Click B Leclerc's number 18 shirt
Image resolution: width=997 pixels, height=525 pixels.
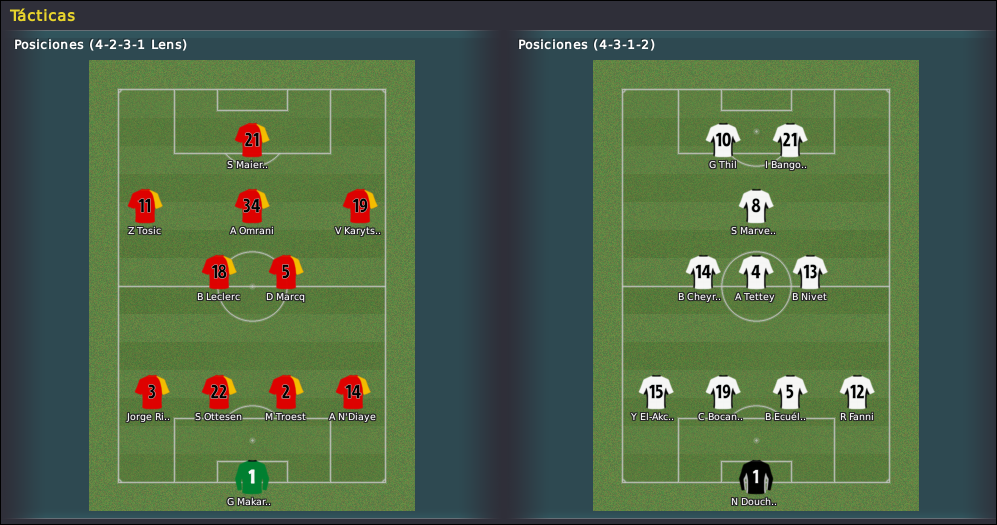[x=218, y=272]
